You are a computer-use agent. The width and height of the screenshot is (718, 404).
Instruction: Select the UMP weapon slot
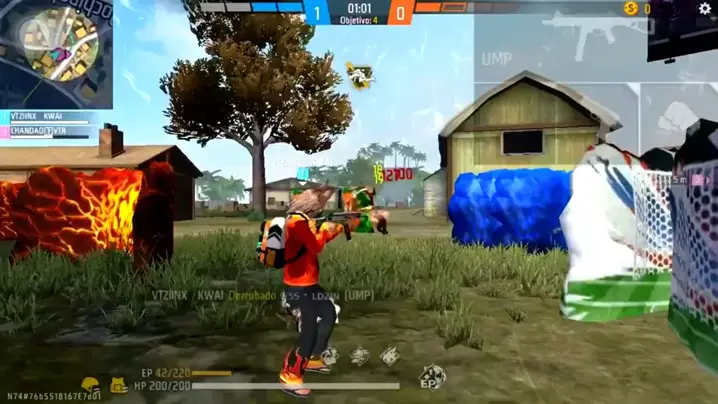pos(560,40)
